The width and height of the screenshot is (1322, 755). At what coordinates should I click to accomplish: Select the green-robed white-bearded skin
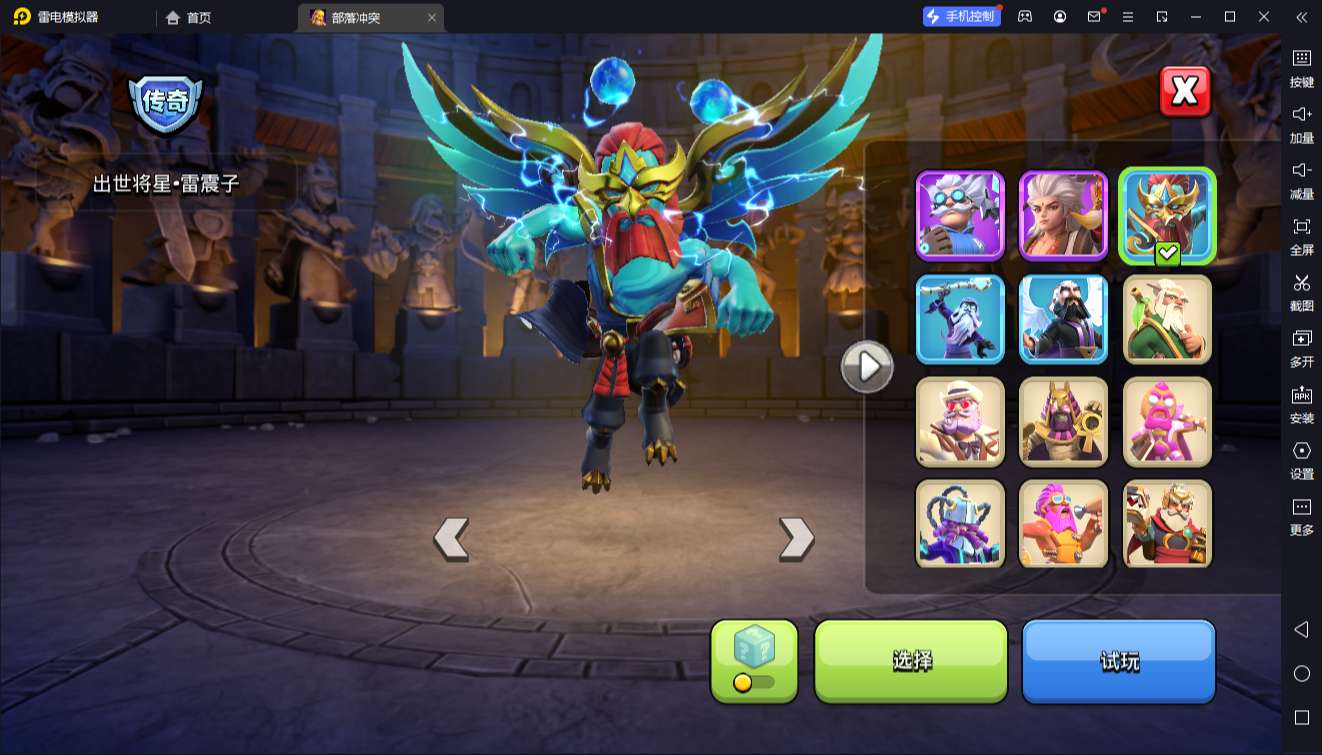click(1167, 318)
